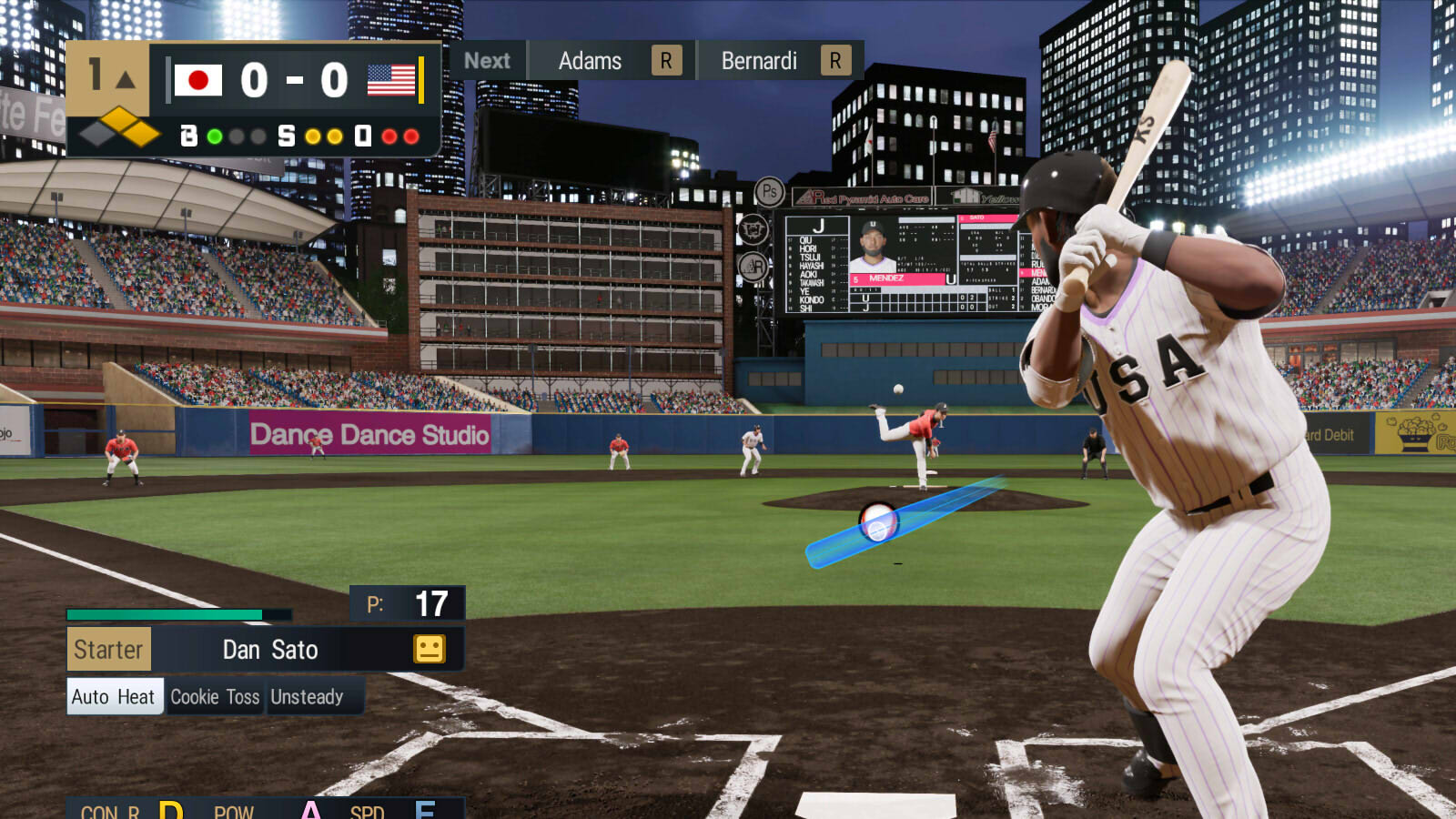1456x819 pixels.
Task: Click the Dan Sato name bar
Action: point(269,650)
